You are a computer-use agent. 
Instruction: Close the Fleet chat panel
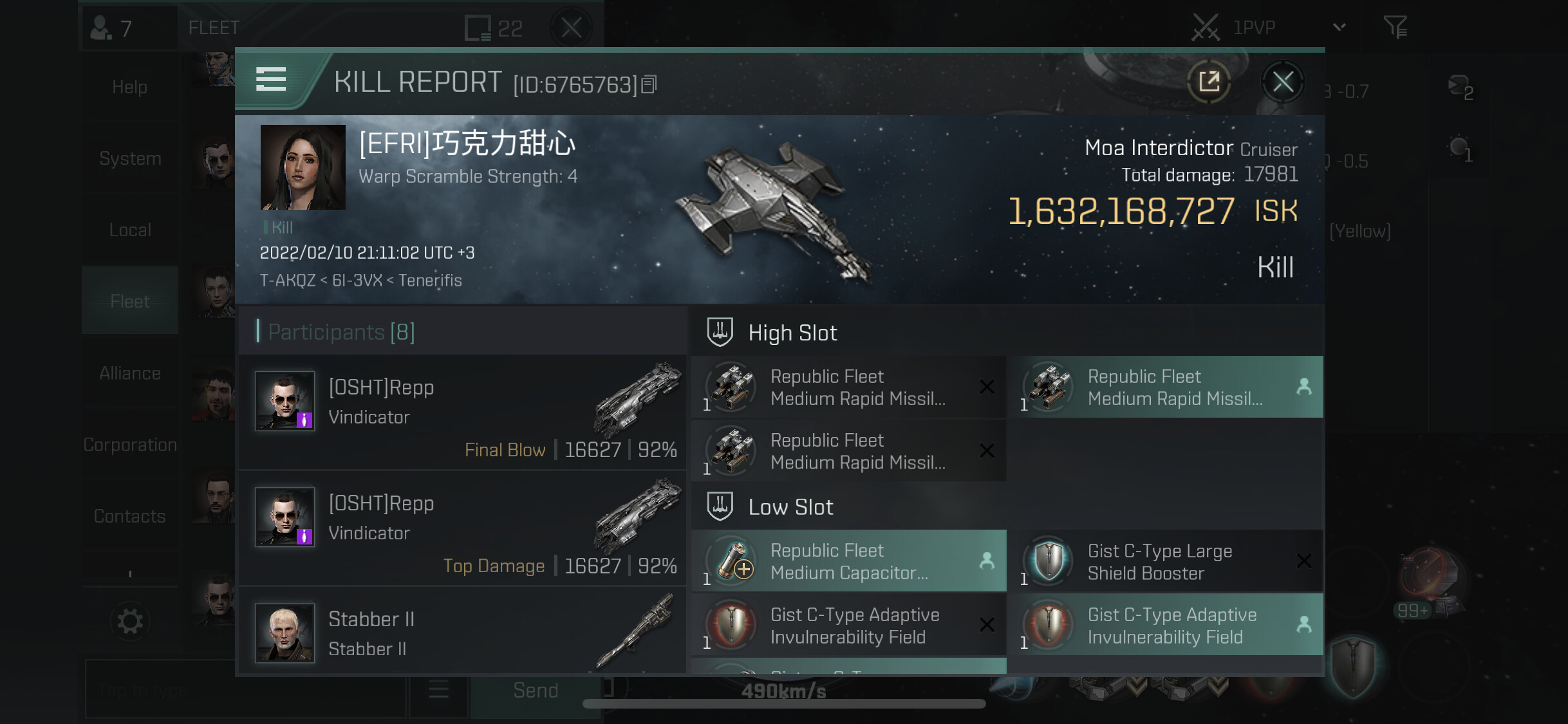(x=571, y=28)
